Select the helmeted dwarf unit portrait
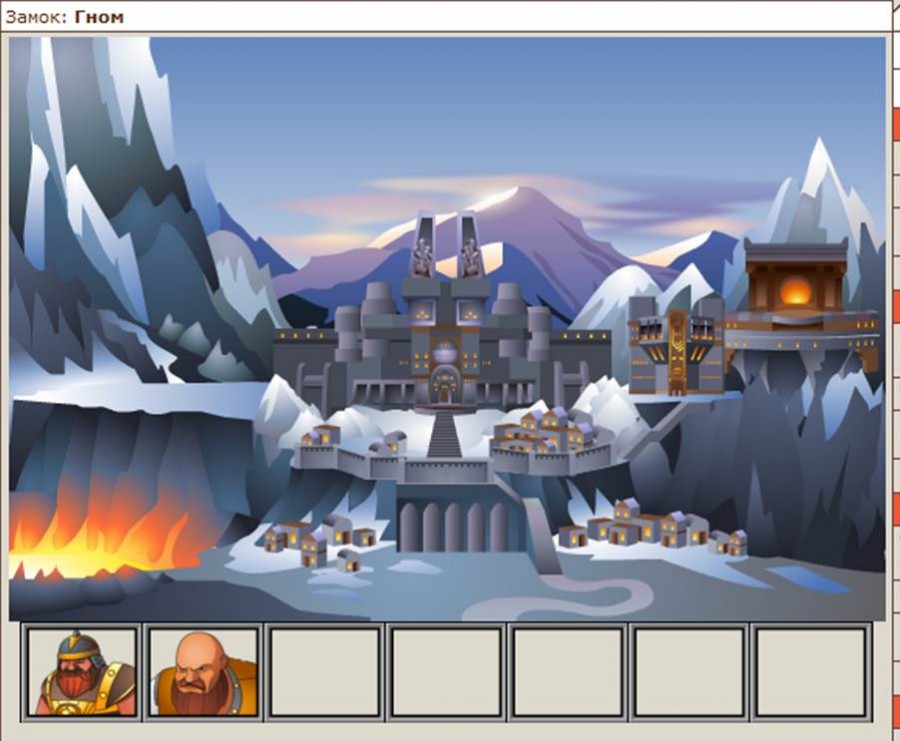The height and width of the screenshot is (741, 900). tap(81, 672)
